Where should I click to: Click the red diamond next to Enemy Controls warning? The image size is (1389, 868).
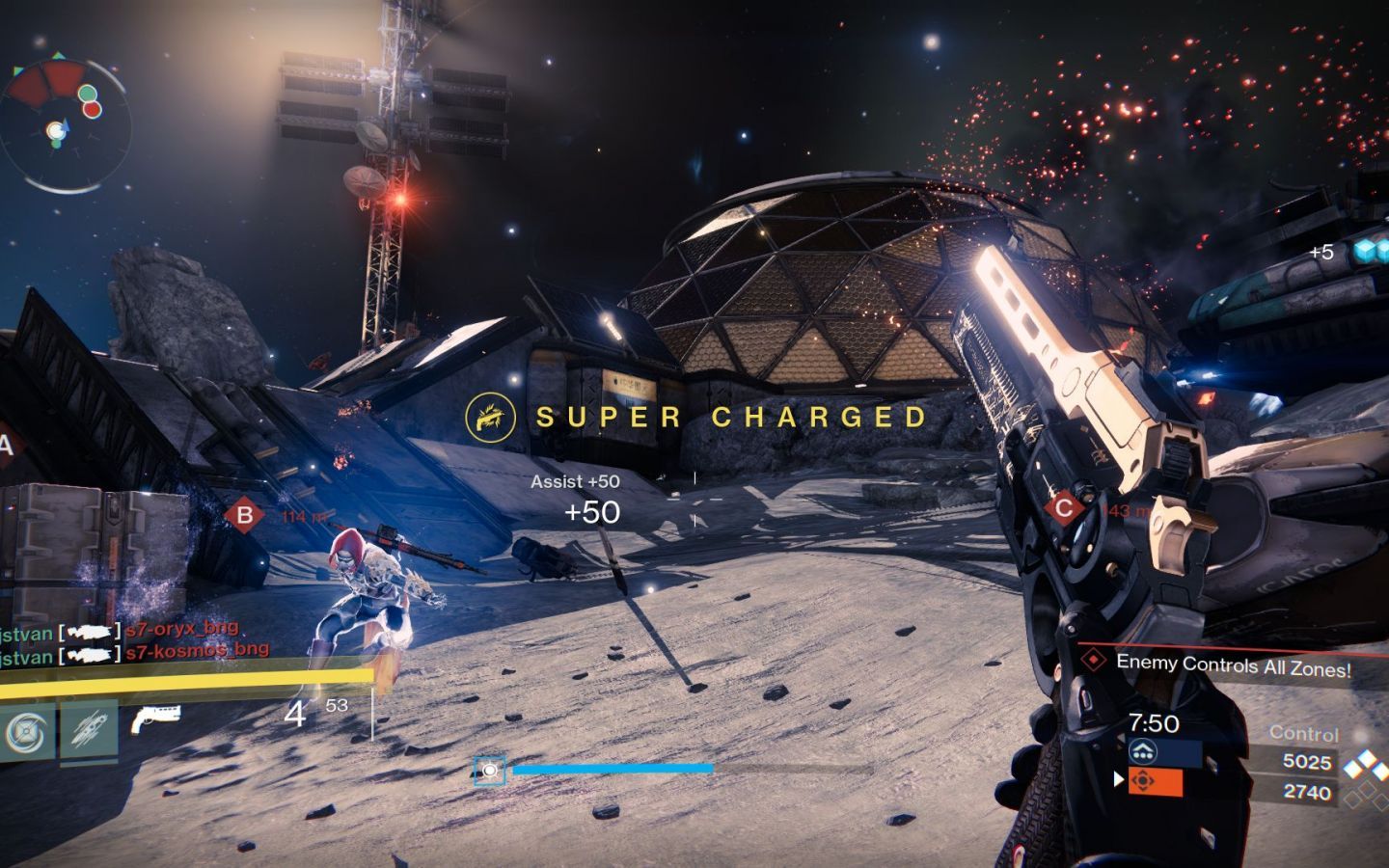click(x=1093, y=662)
